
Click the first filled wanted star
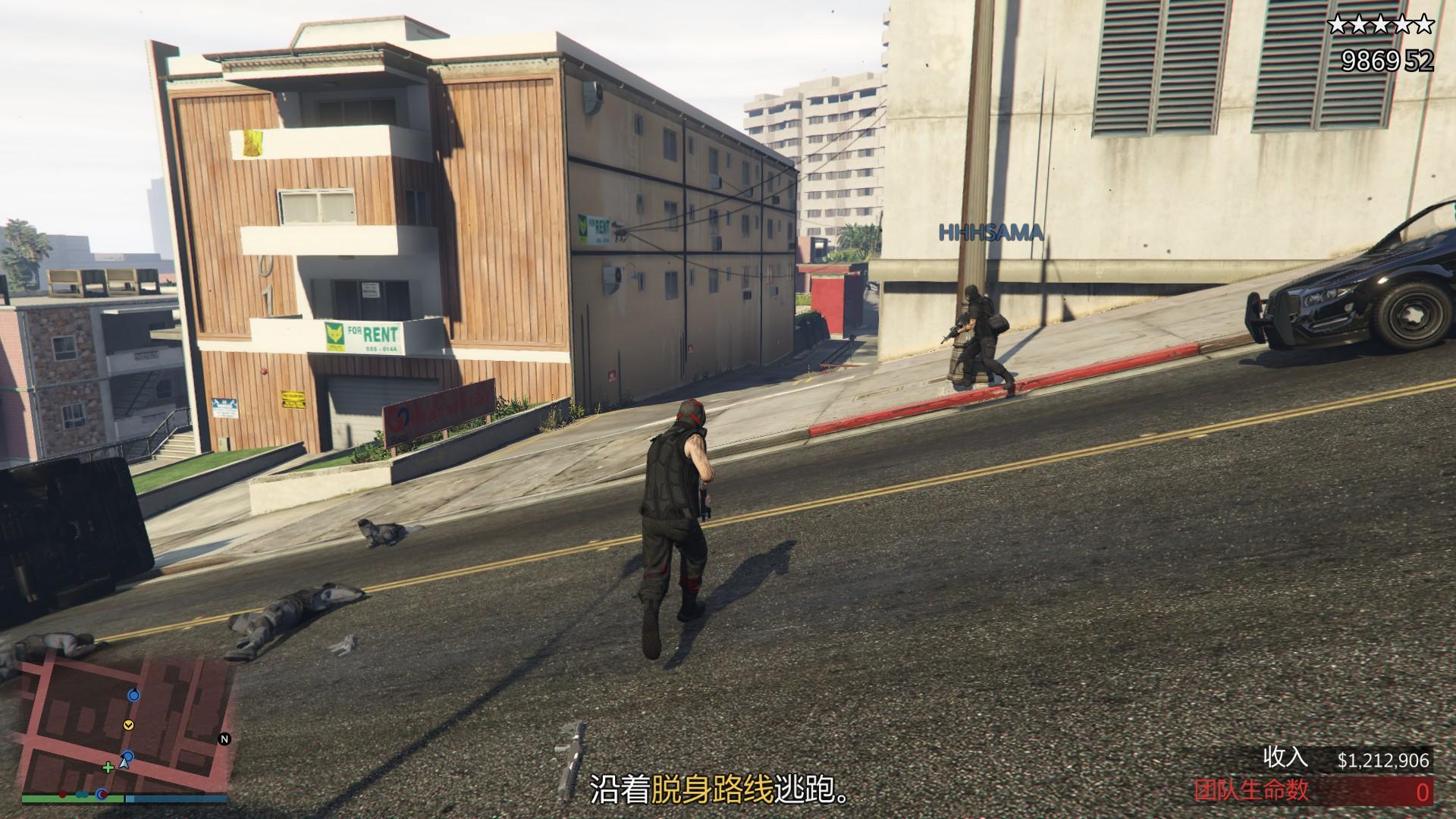coord(1337,24)
